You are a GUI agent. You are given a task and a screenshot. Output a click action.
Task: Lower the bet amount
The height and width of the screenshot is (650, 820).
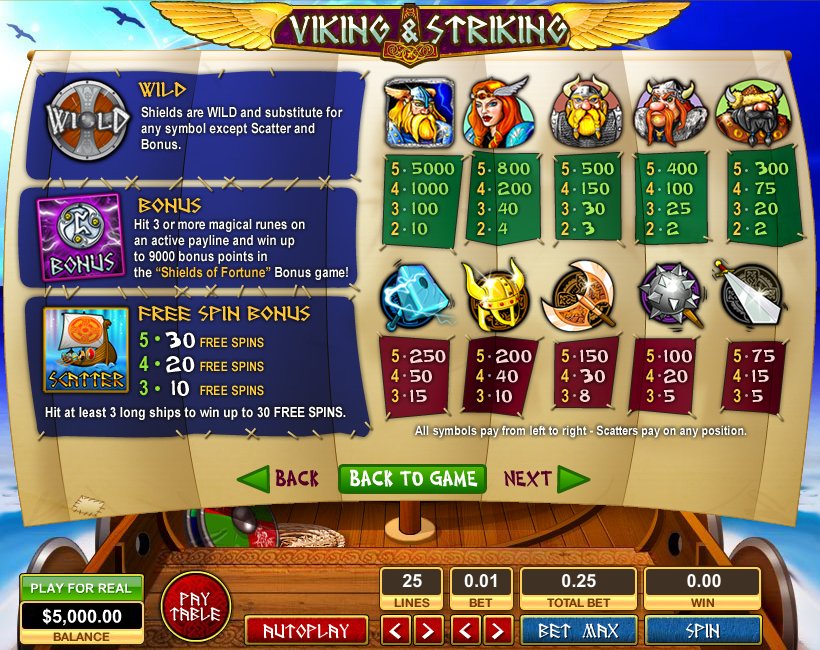click(466, 630)
